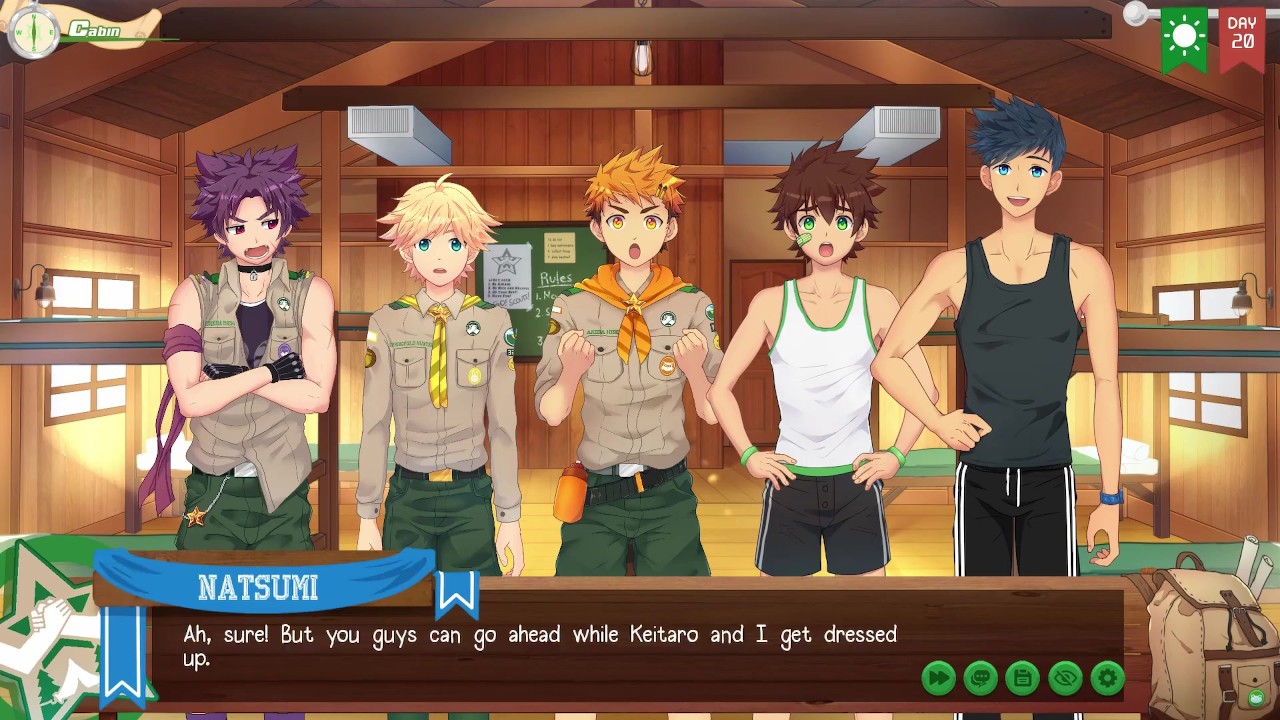This screenshot has height=720, width=1280.
Task: Open the gear settings menu
Action: click(1107, 678)
